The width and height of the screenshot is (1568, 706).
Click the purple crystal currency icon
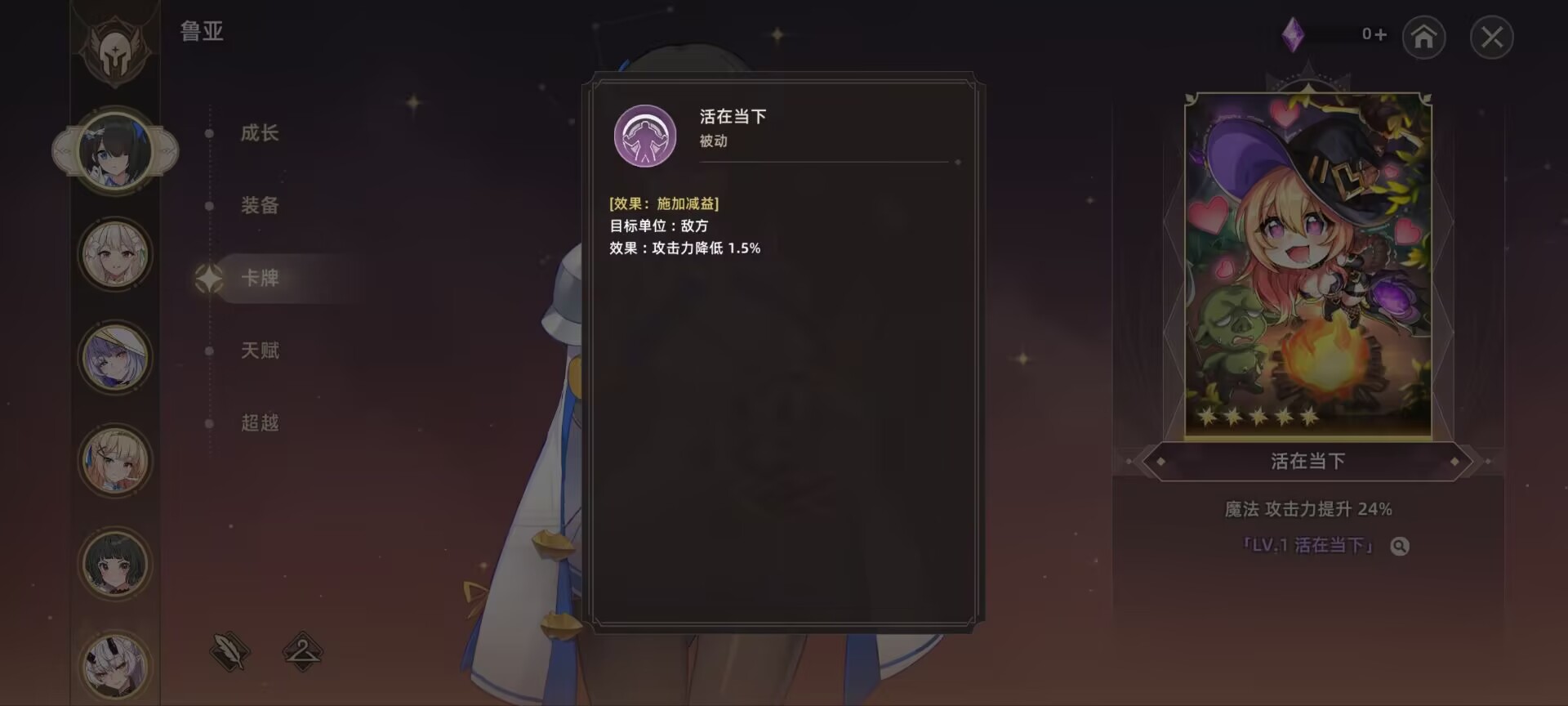(1294, 35)
